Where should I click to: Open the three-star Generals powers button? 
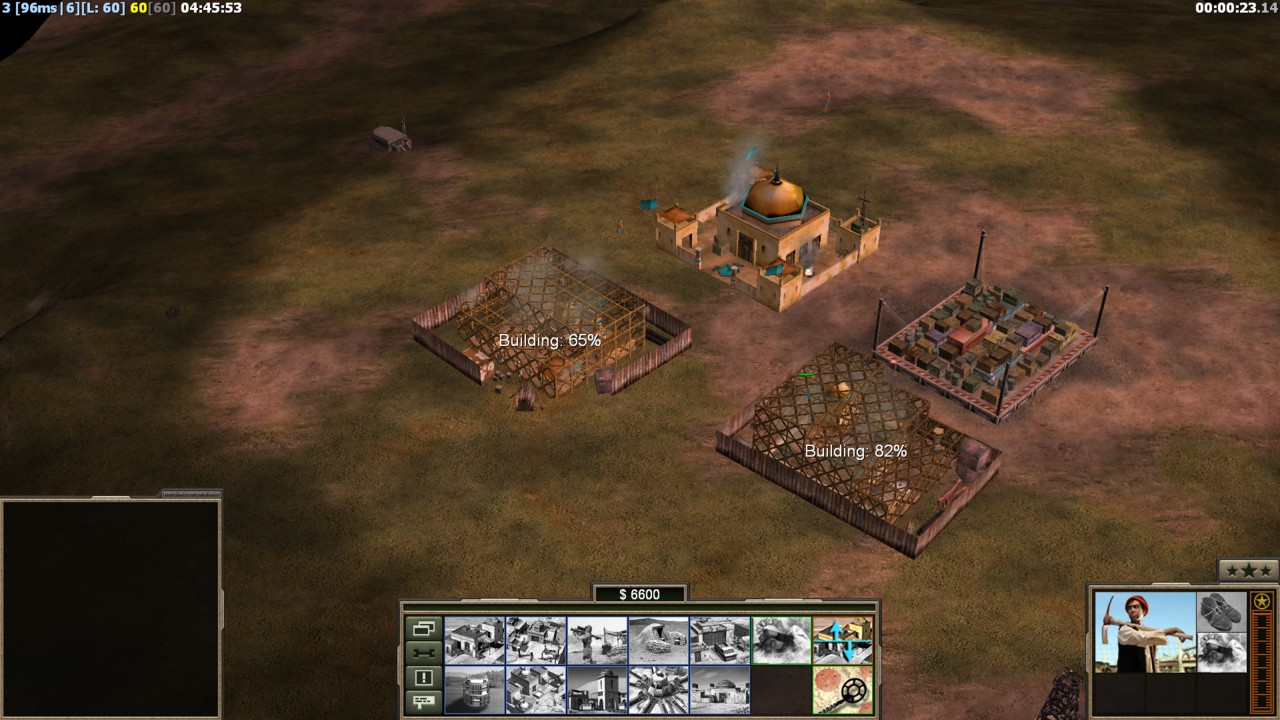pos(1247,571)
